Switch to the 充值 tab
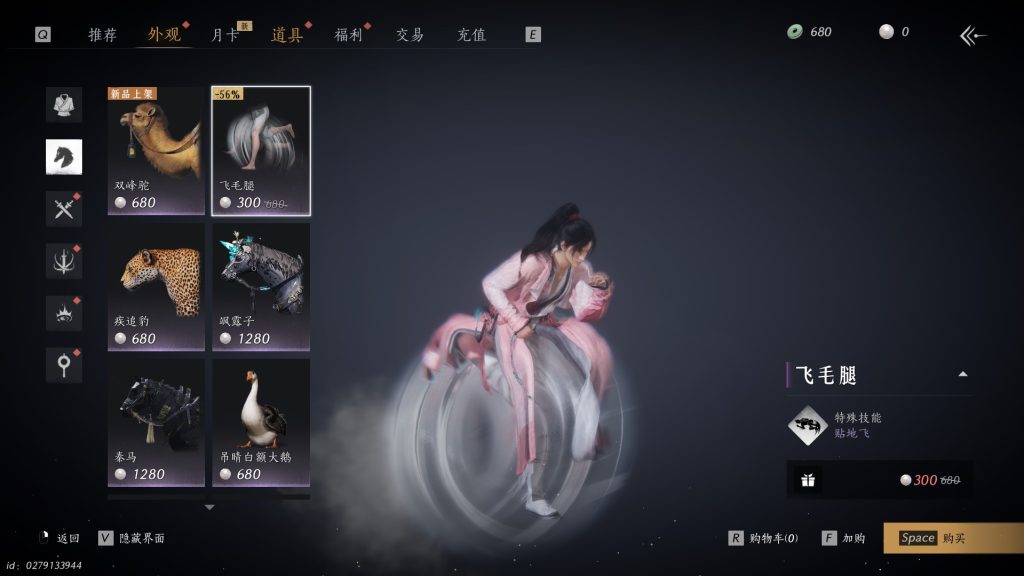1024x576 pixels. tap(471, 35)
